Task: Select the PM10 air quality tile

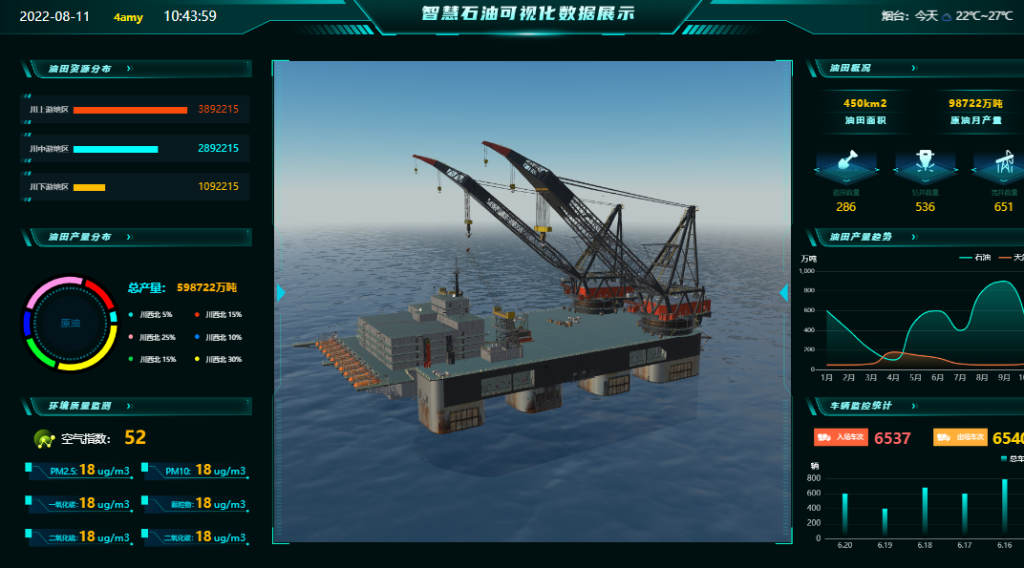Action: pyautogui.click(x=196, y=471)
